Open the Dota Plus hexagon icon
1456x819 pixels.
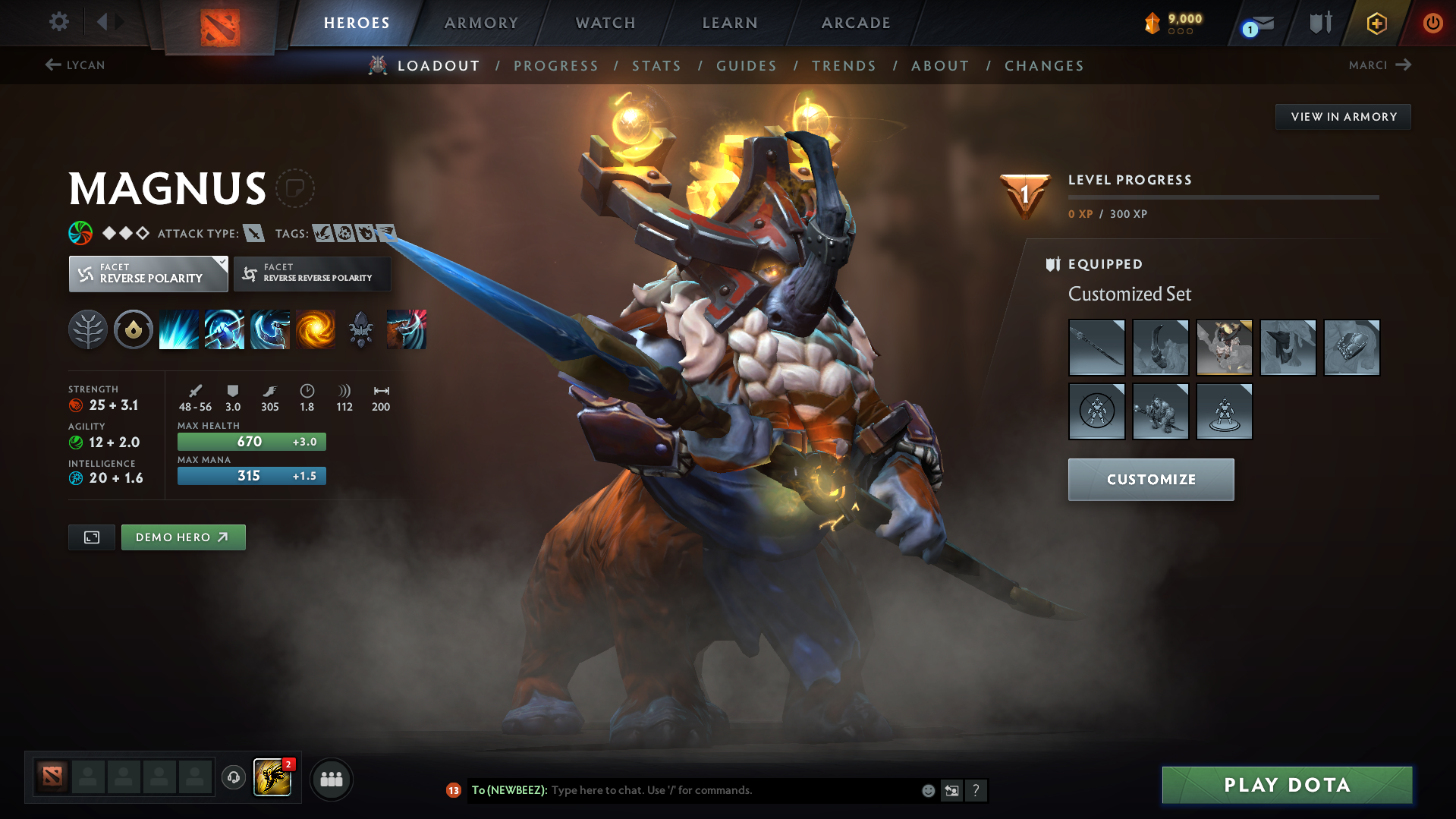(x=1376, y=23)
